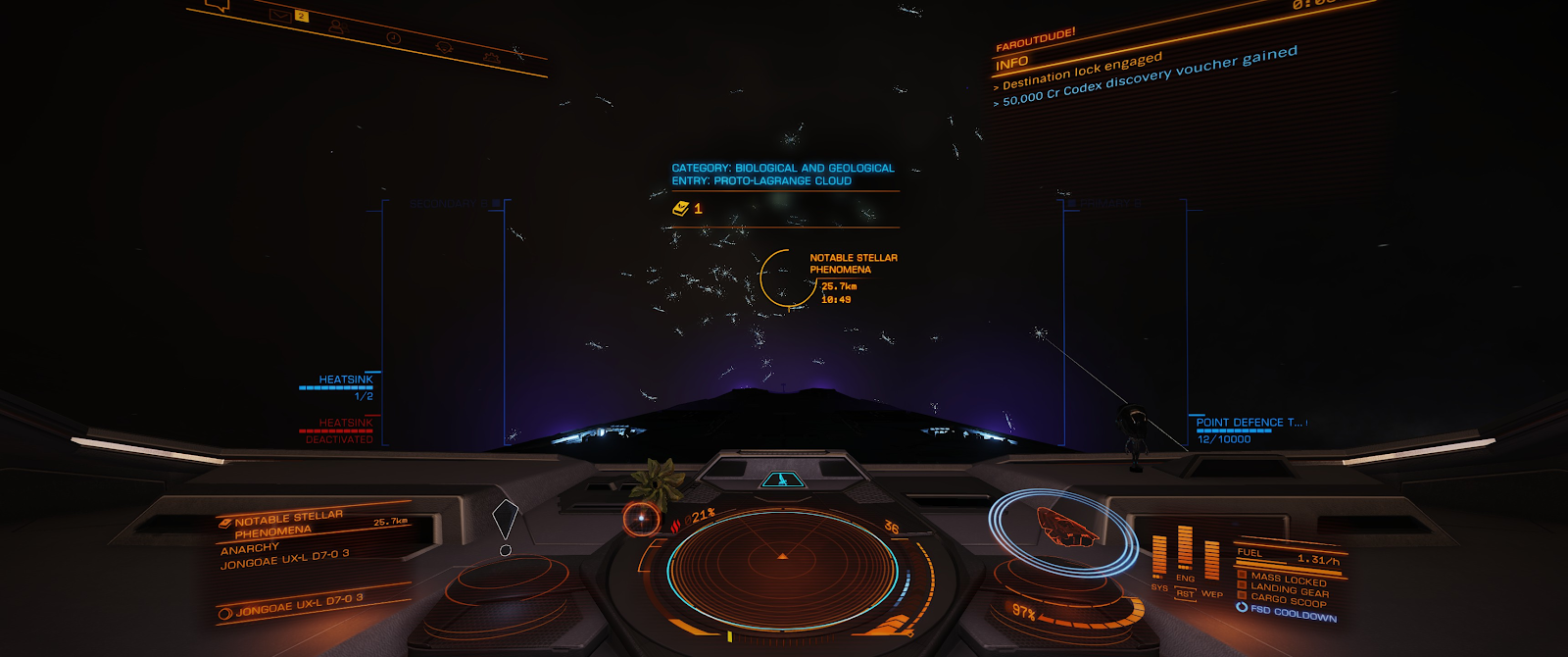Open the friends and contacts comms icon
Image resolution: width=1568 pixels, height=657 pixels.
(336, 25)
